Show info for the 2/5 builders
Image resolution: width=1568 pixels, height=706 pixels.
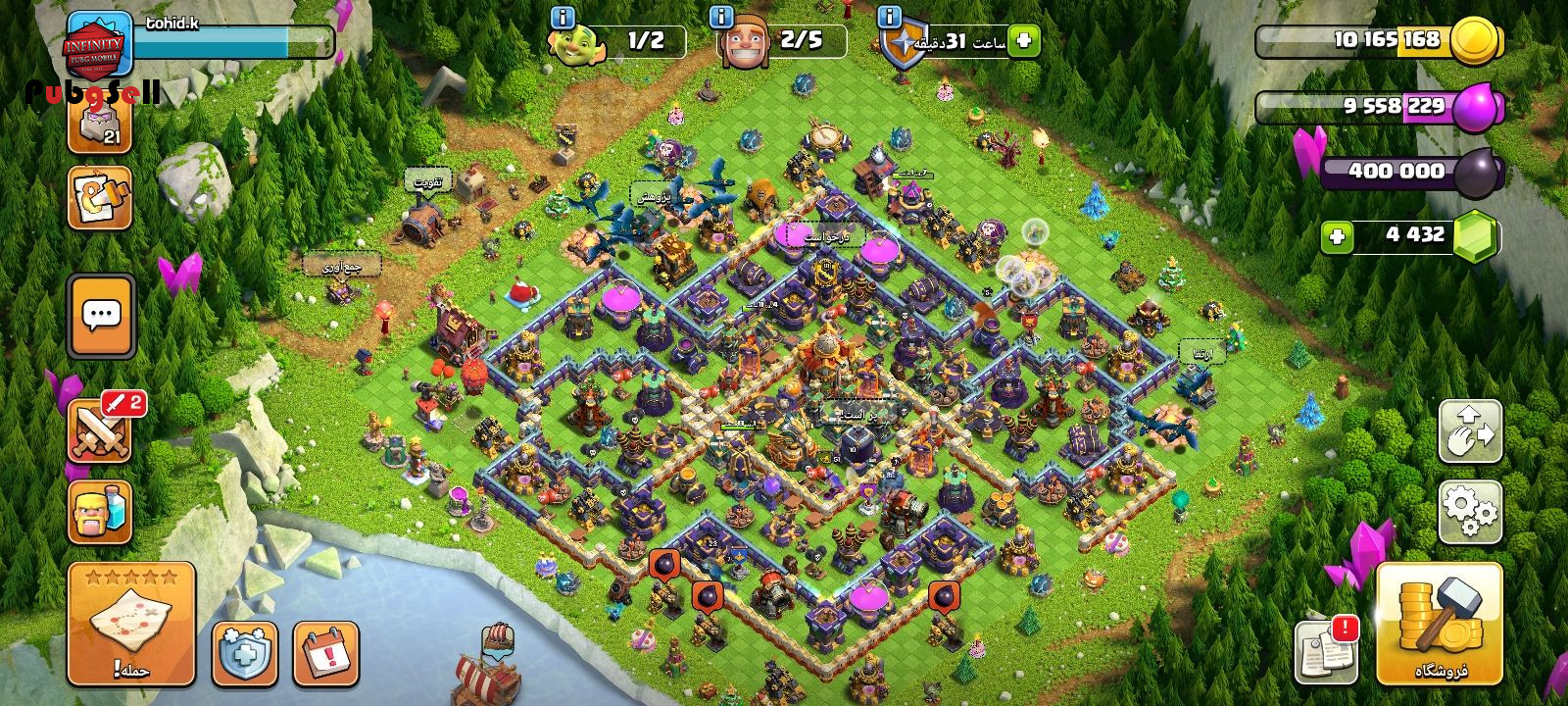pyautogui.click(x=721, y=17)
